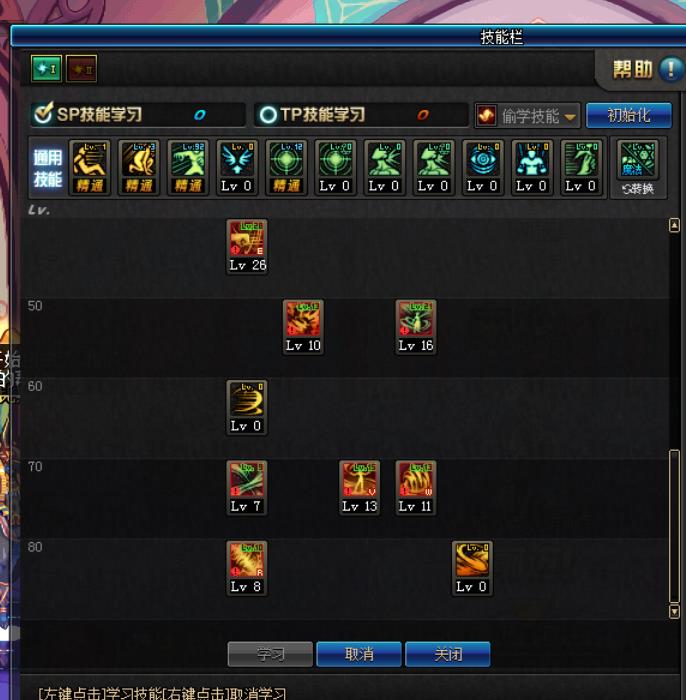Click the 学习 learn button

pyautogui.click(x=270, y=654)
